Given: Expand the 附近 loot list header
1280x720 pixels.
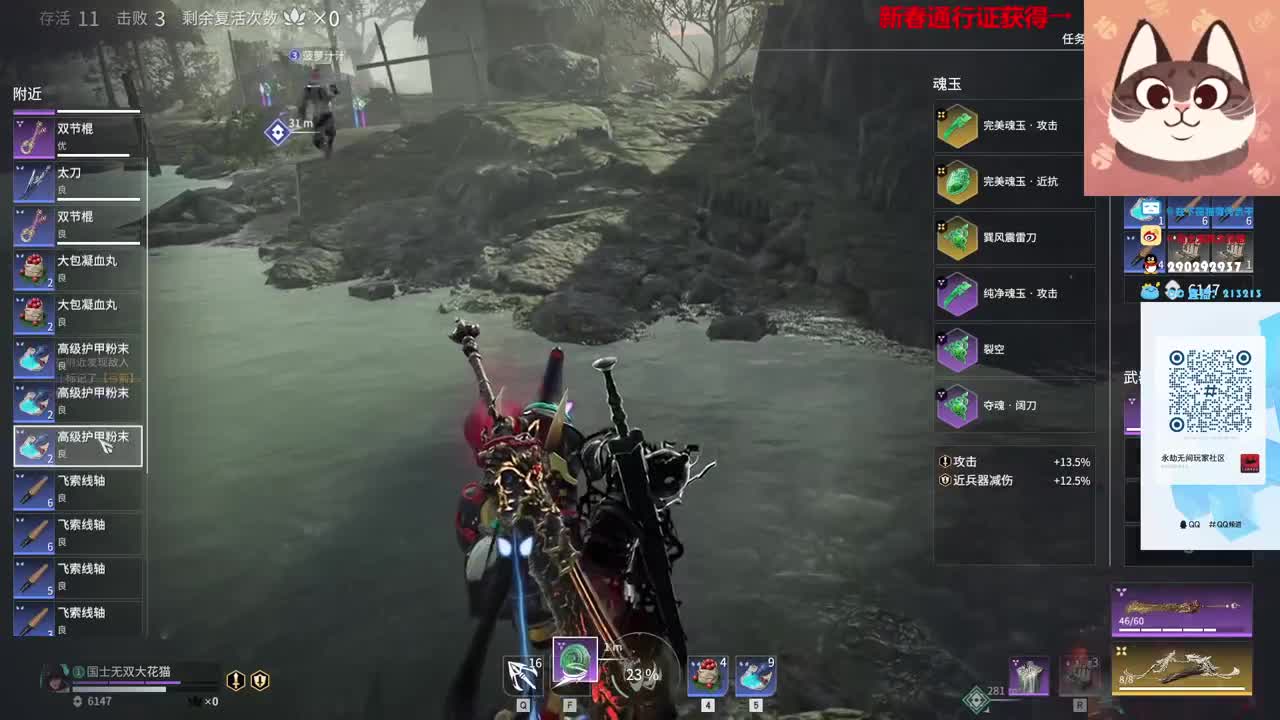Looking at the screenshot, I should (x=28, y=90).
